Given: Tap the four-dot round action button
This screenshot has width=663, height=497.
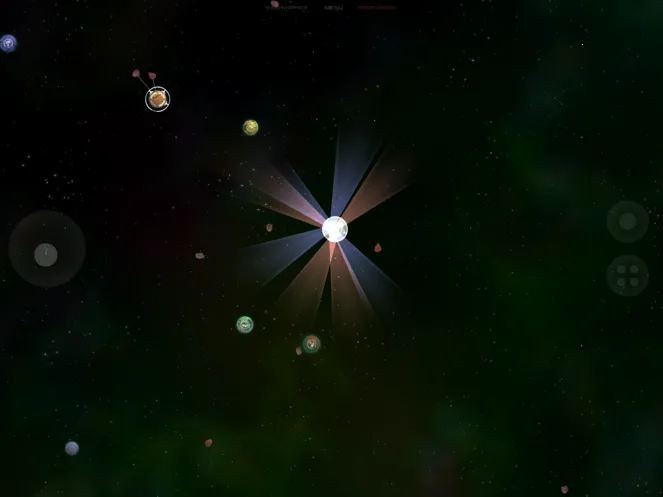Looking at the screenshot, I should point(627,275).
